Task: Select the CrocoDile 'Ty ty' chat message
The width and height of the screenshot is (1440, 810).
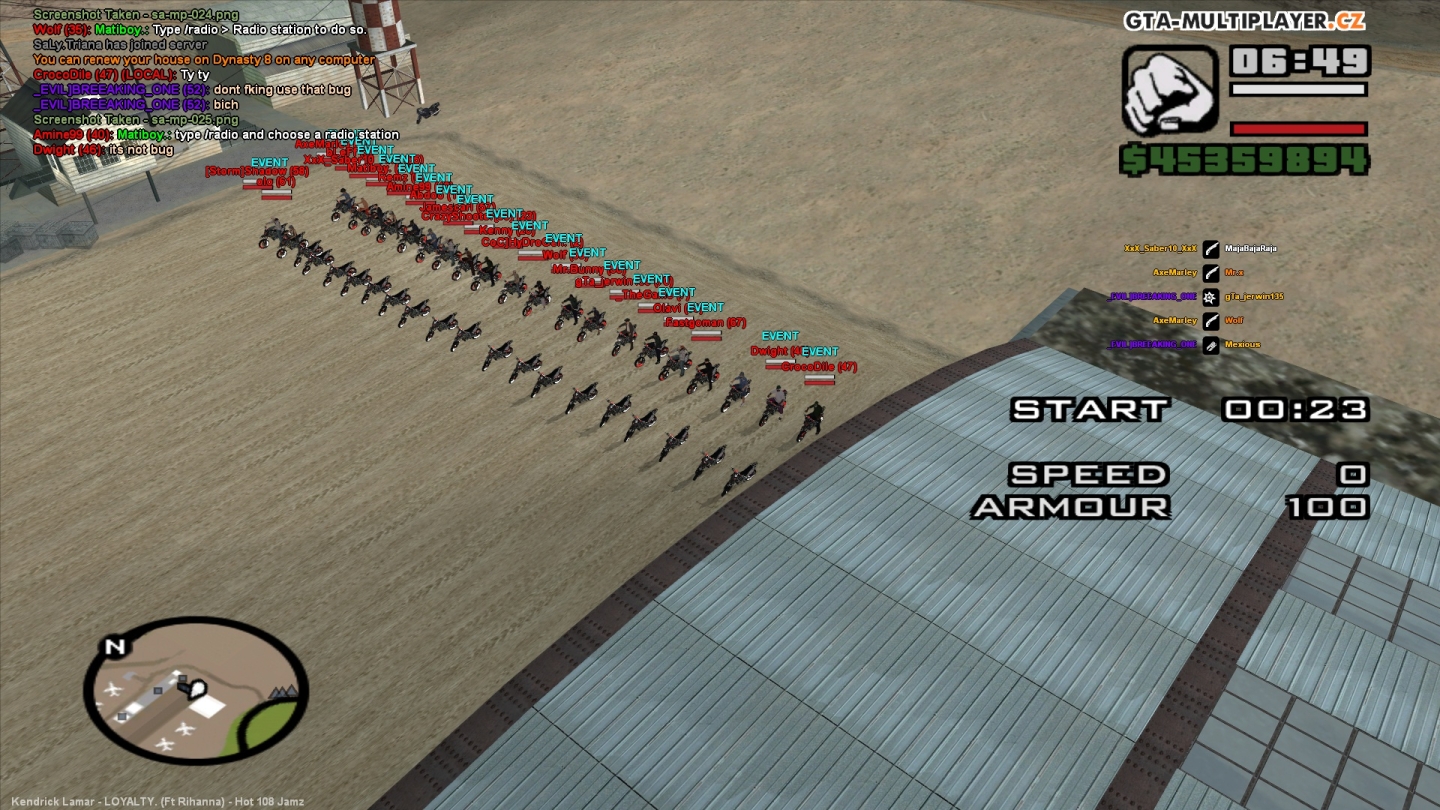Action: pos(122,75)
